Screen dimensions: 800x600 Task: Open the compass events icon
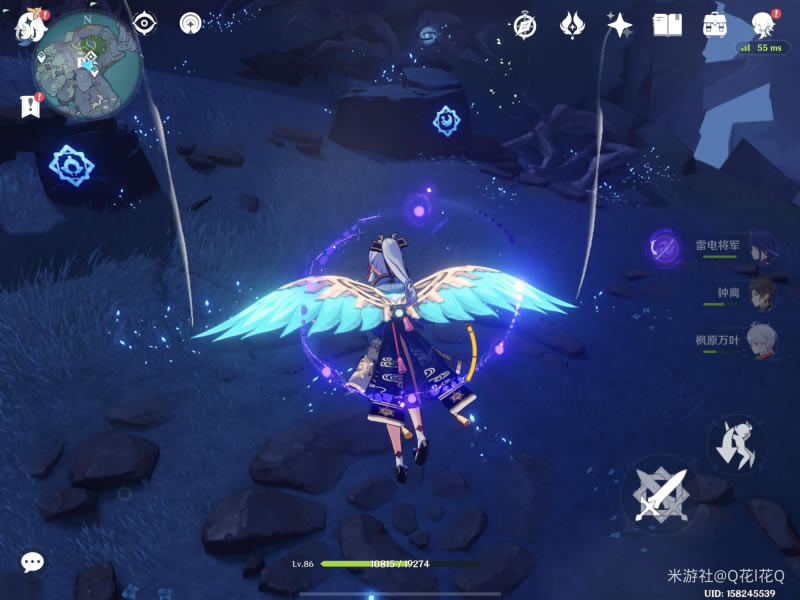(x=525, y=25)
